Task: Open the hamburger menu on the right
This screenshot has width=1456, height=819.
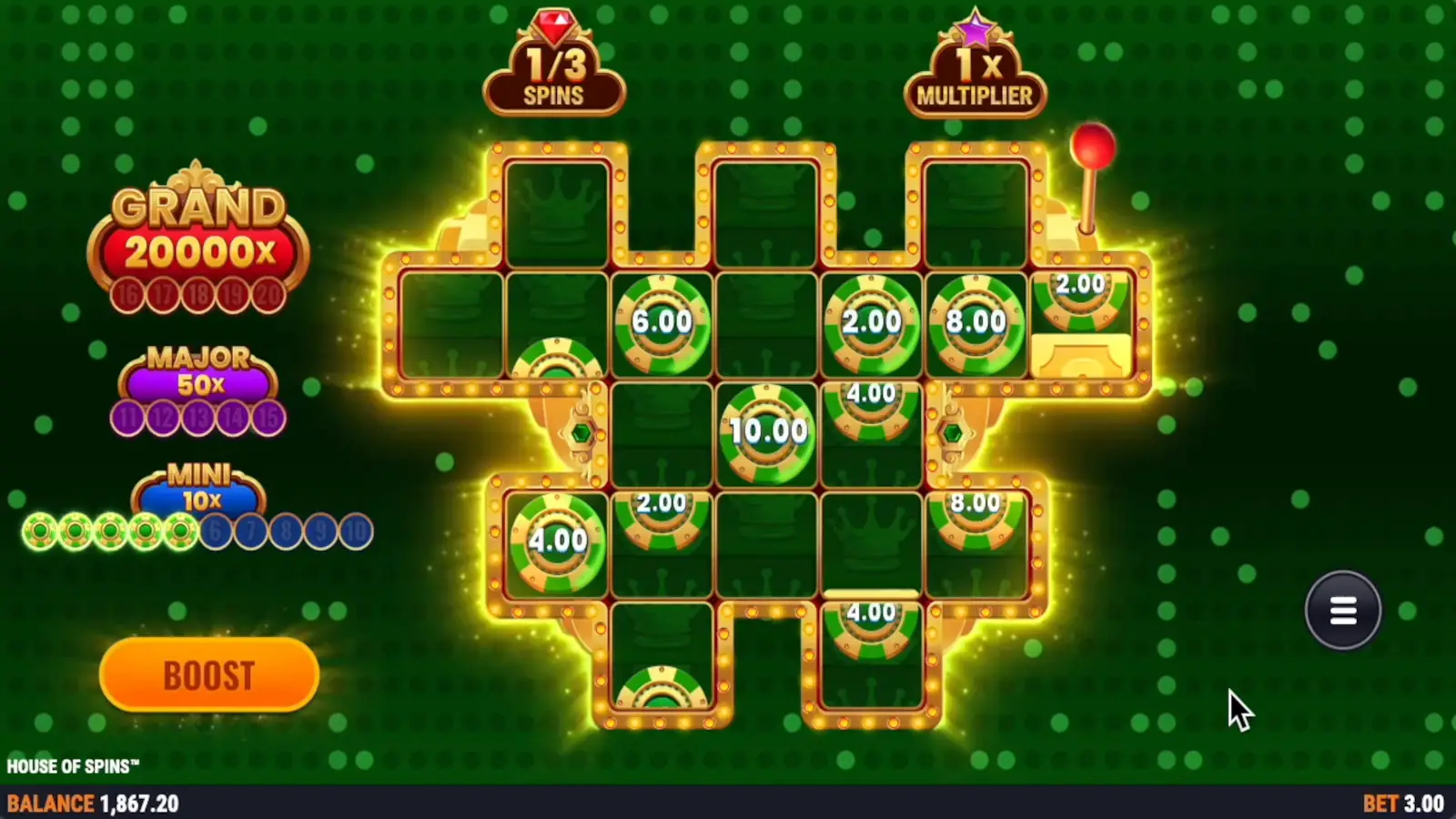Action: (1342, 610)
